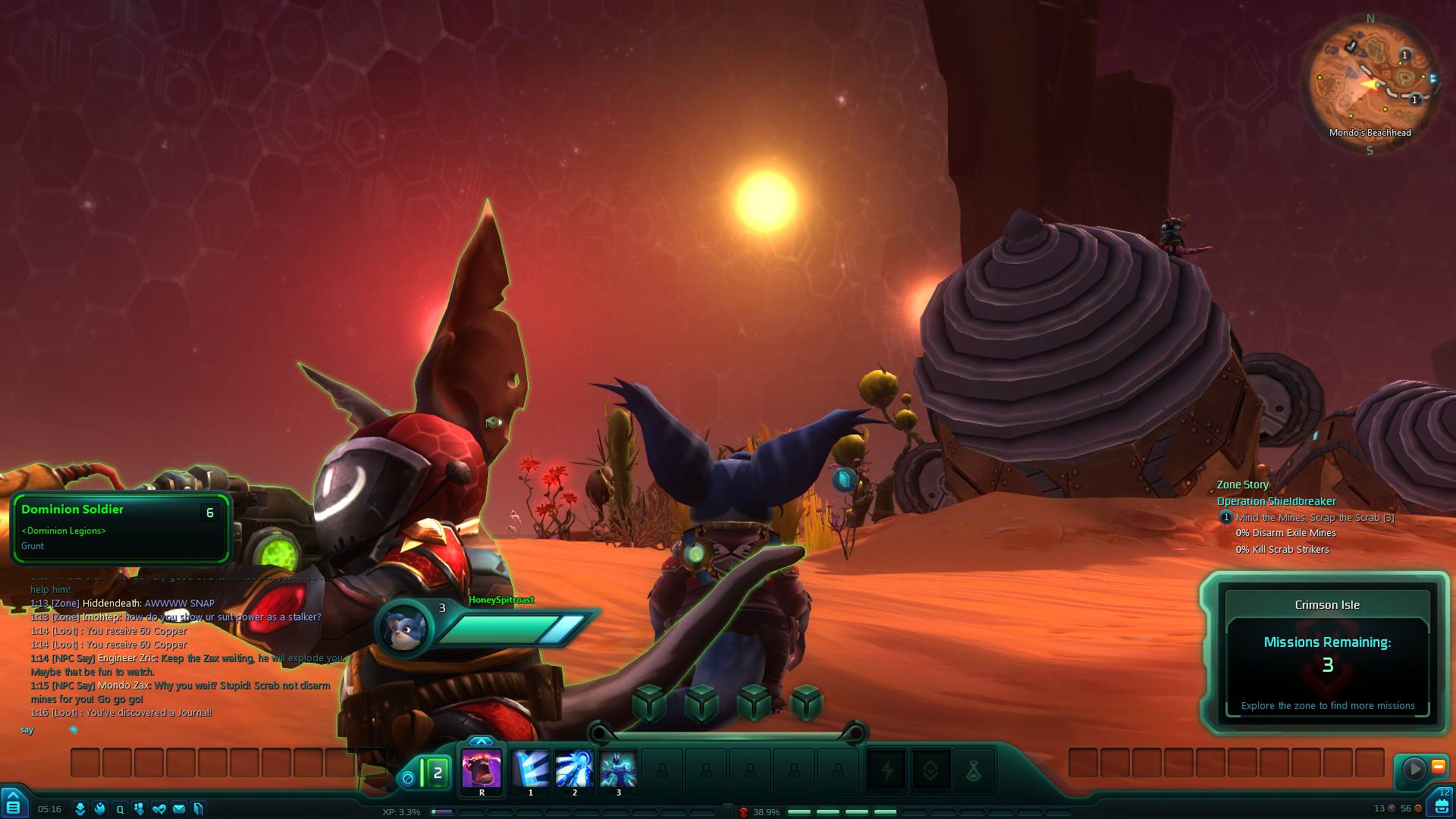
Task: Click the orange minimize button
Action: coord(1438,767)
